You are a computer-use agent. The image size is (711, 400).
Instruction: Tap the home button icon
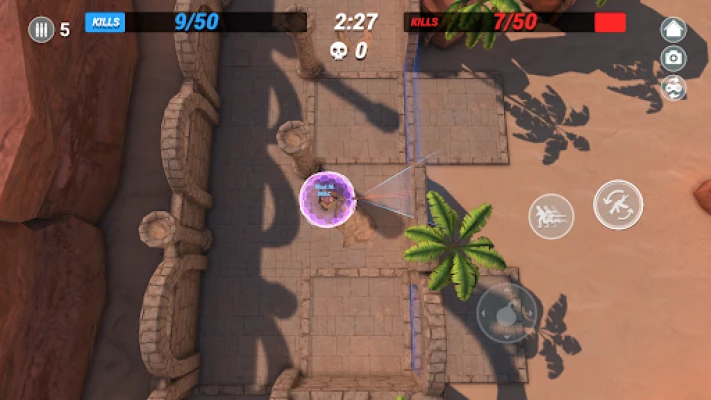pyautogui.click(x=674, y=30)
